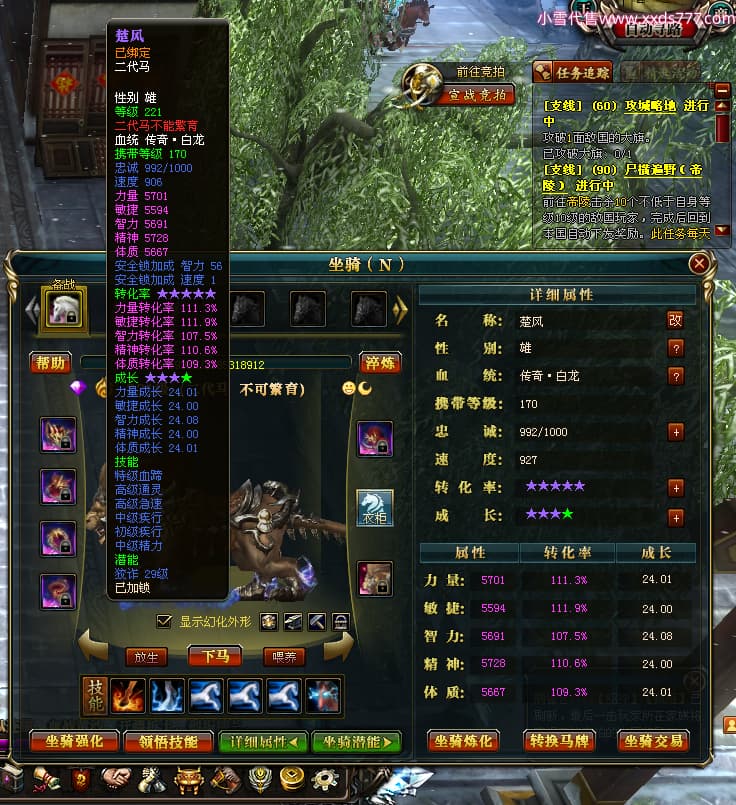This screenshot has height=805, width=736.
Task: Open the 衣柜 wardrobe icon
Action: (375, 508)
